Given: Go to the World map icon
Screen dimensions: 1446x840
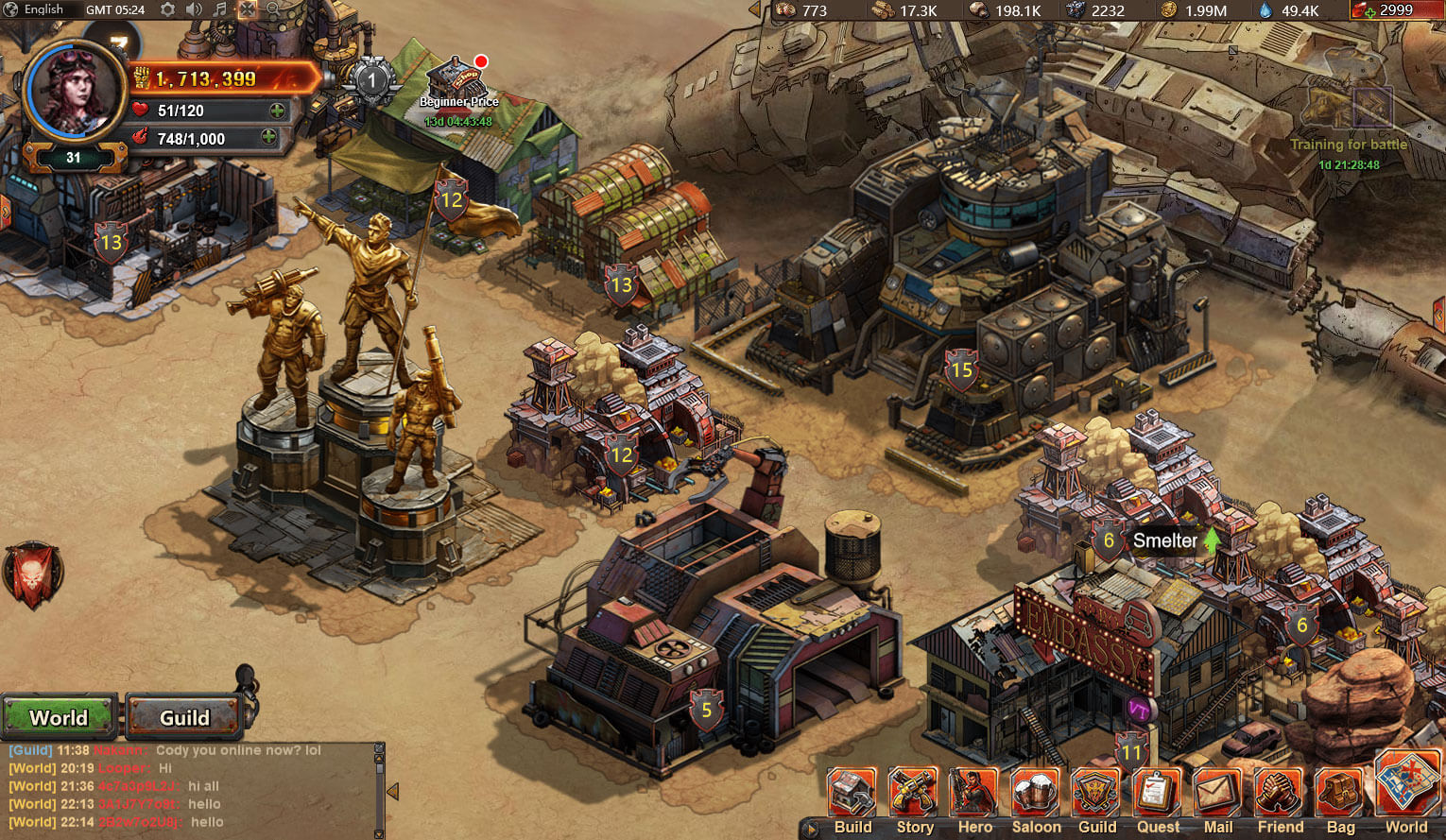Looking at the screenshot, I should pyautogui.click(x=1406, y=786).
